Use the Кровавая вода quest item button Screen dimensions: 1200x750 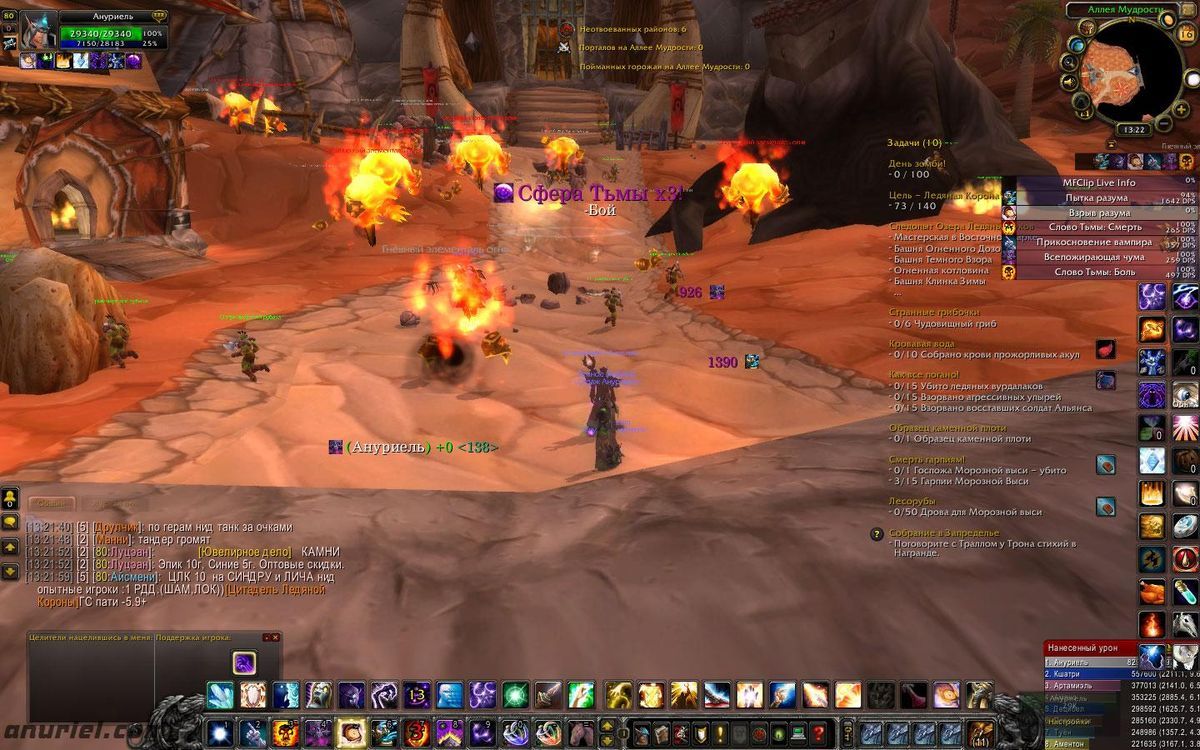pyautogui.click(x=1105, y=349)
